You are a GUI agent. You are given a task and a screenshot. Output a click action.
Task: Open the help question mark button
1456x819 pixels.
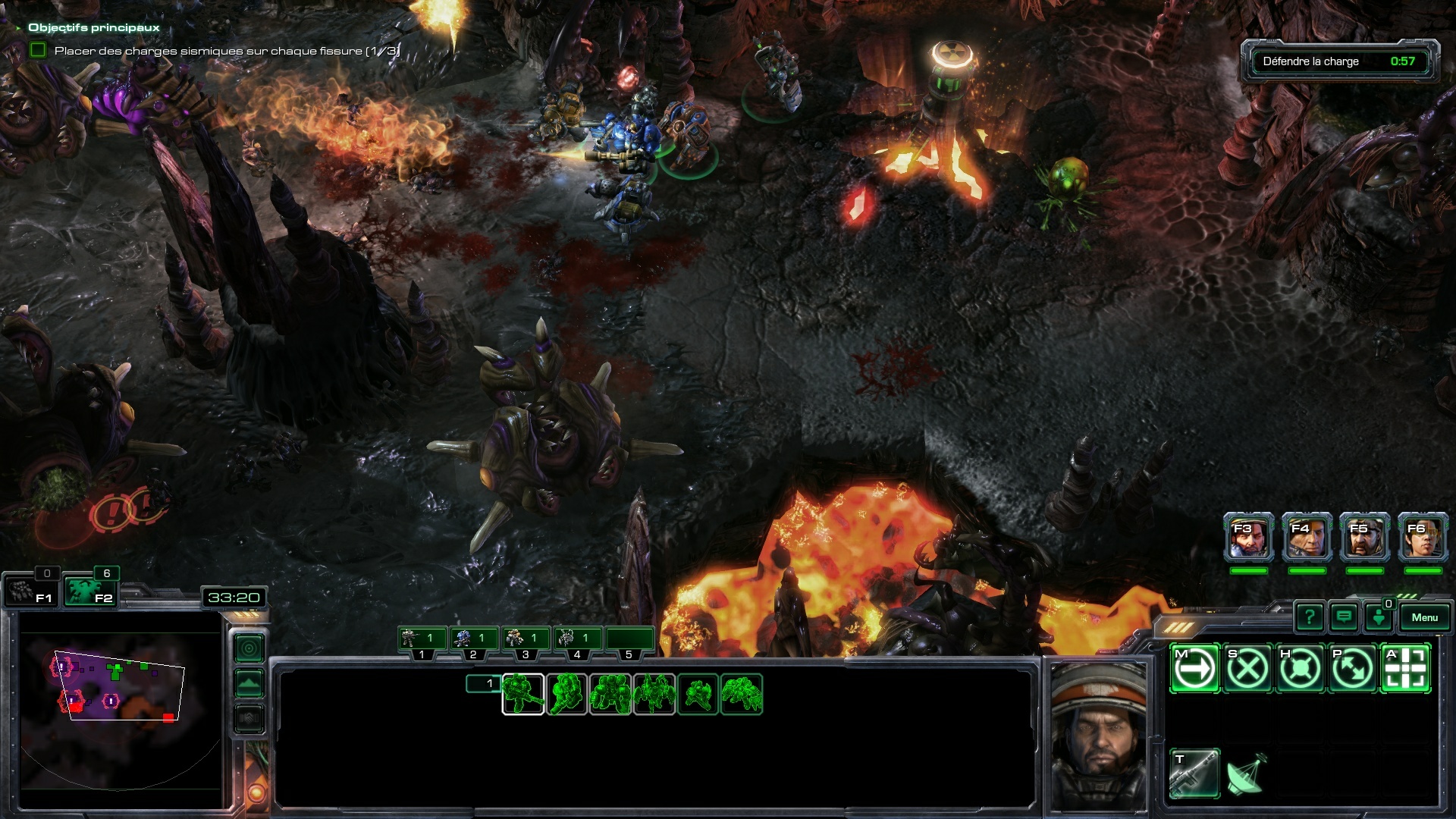[x=1309, y=617]
